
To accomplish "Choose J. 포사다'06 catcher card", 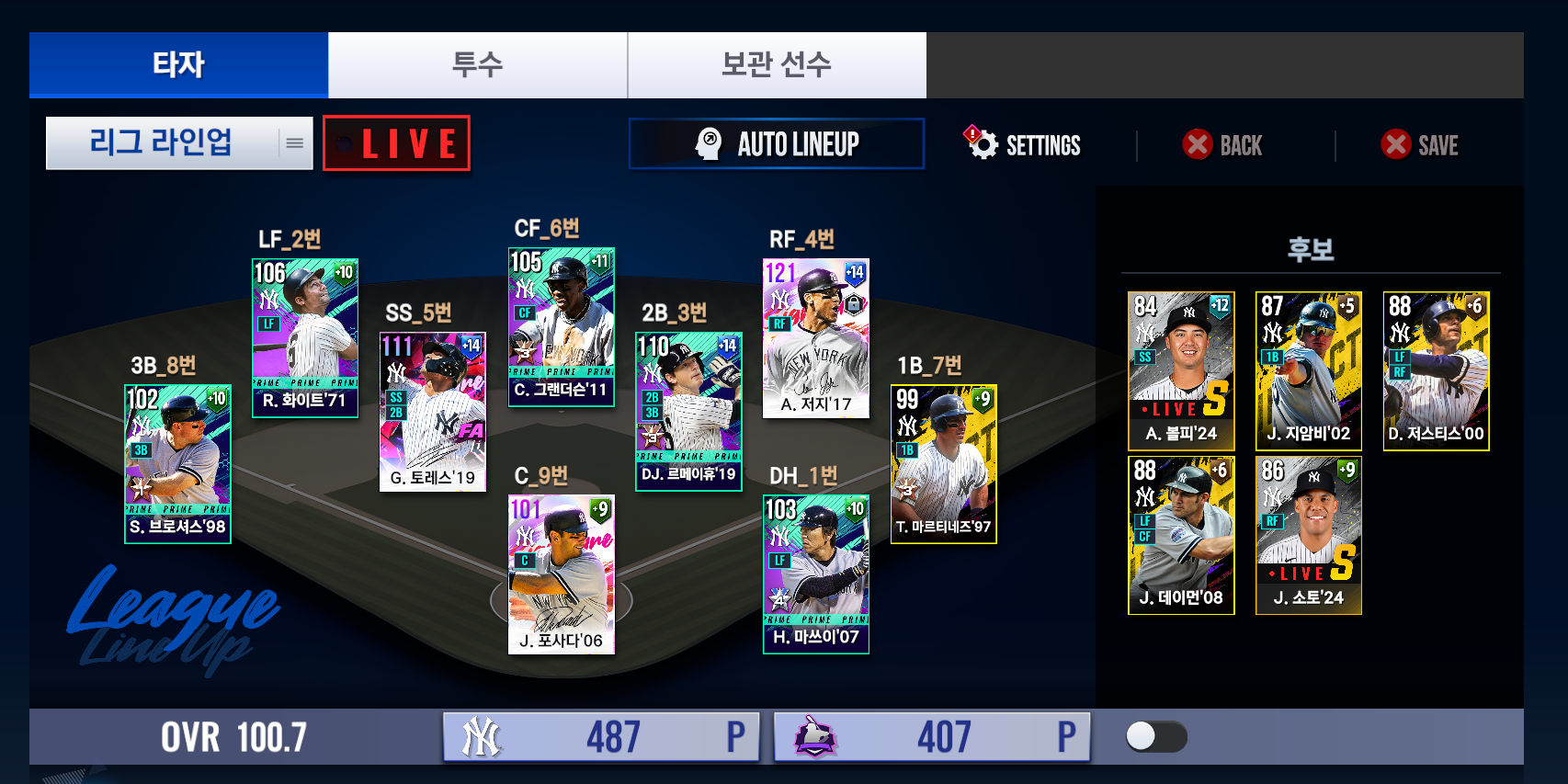I will tap(561, 574).
